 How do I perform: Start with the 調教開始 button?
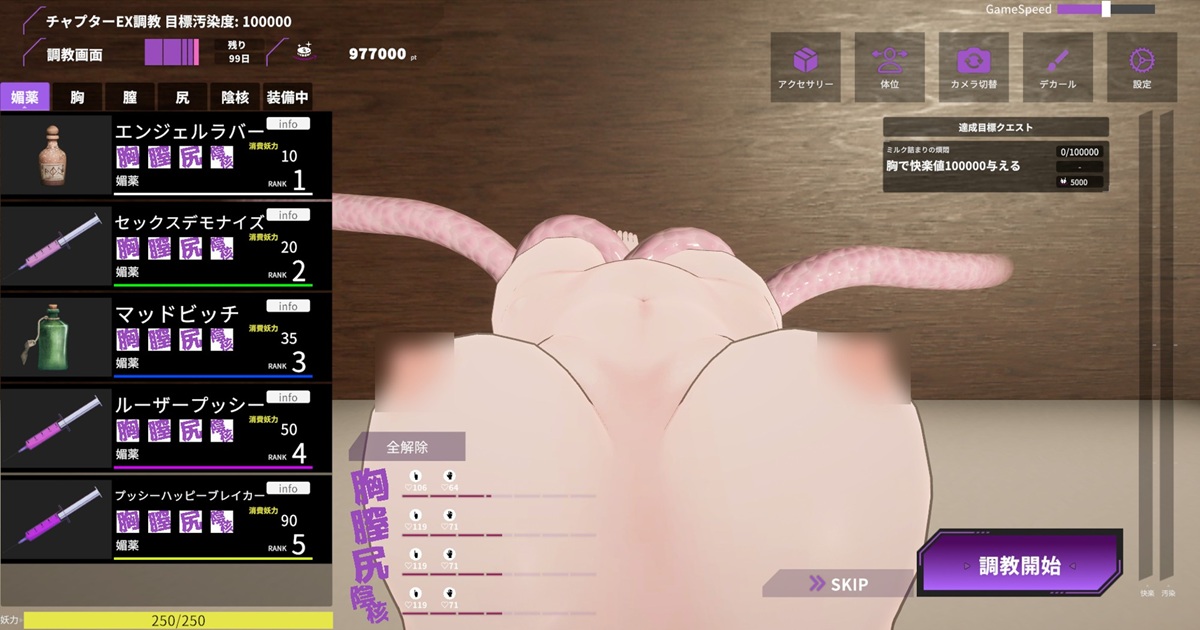[1020, 566]
